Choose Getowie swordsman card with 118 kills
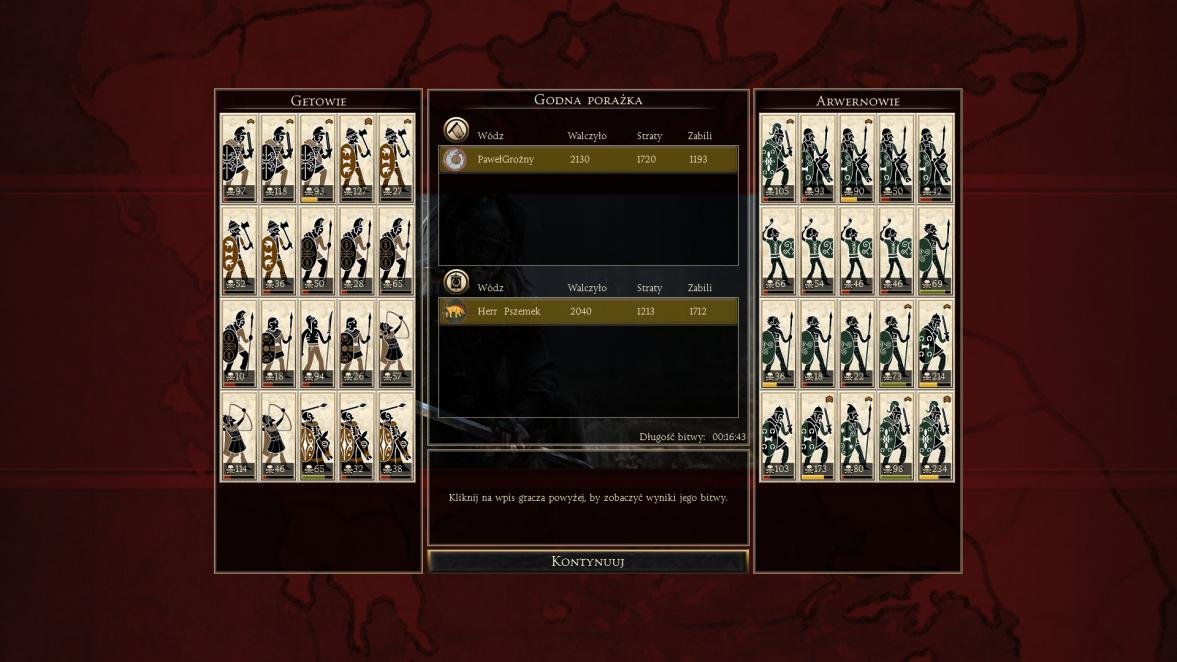This screenshot has width=1177, height=662. (x=278, y=158)
